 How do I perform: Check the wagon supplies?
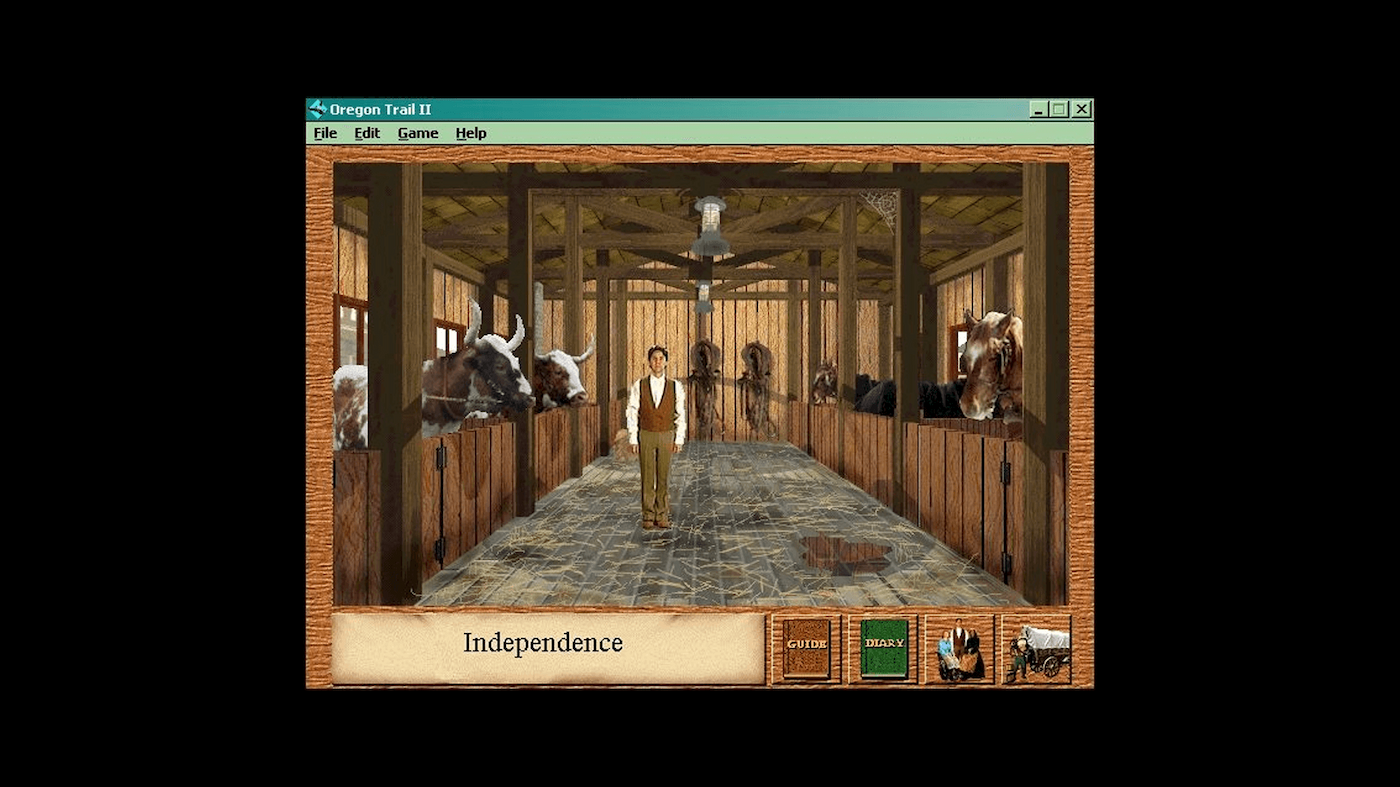(1036, 646)
